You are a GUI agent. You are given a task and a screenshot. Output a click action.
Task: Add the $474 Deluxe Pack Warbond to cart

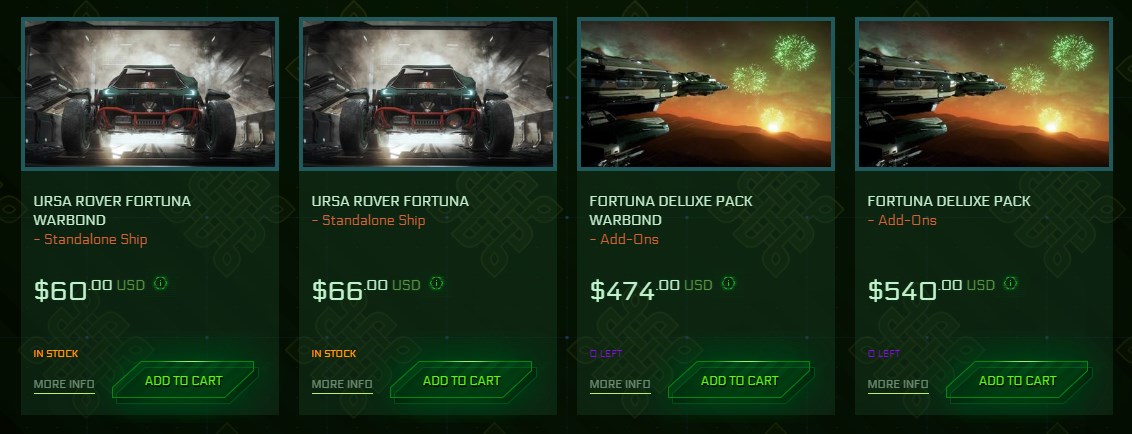(740, 381)
